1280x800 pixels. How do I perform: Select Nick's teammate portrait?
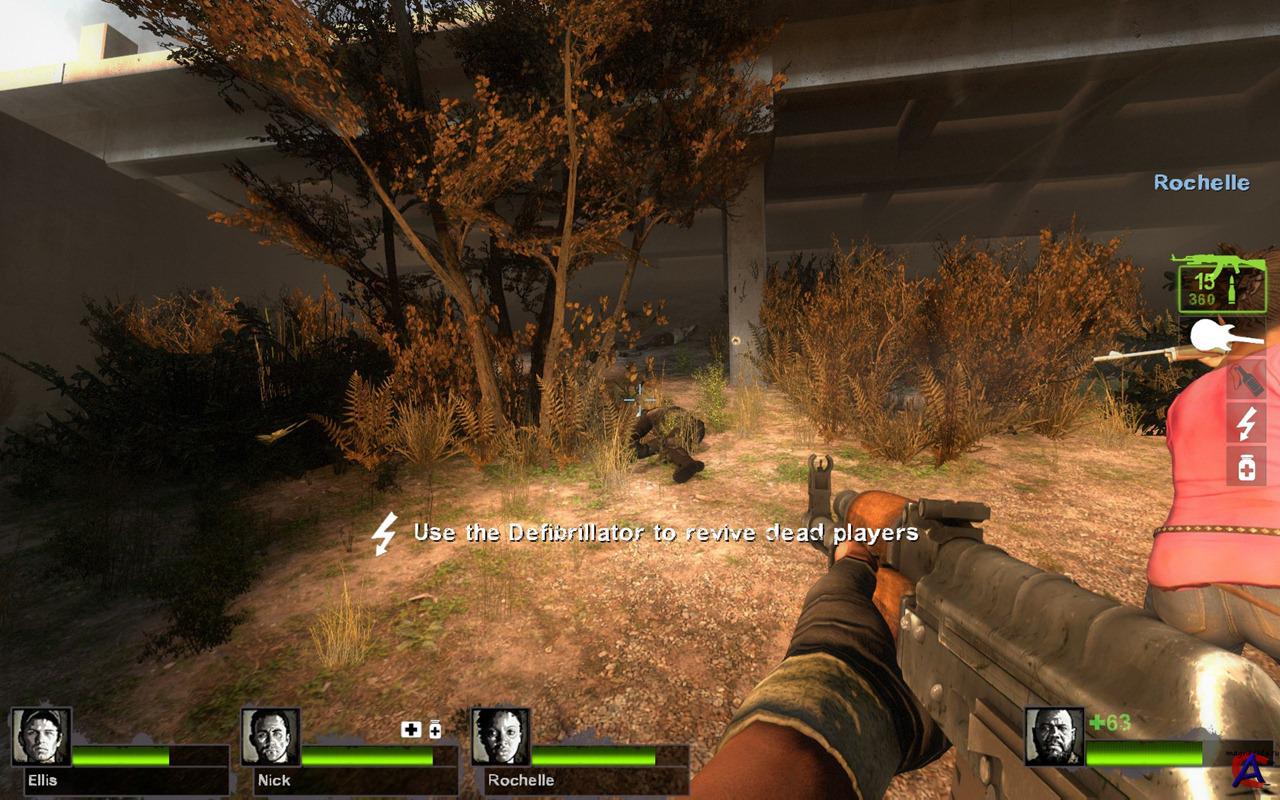[x=270, y=737]
